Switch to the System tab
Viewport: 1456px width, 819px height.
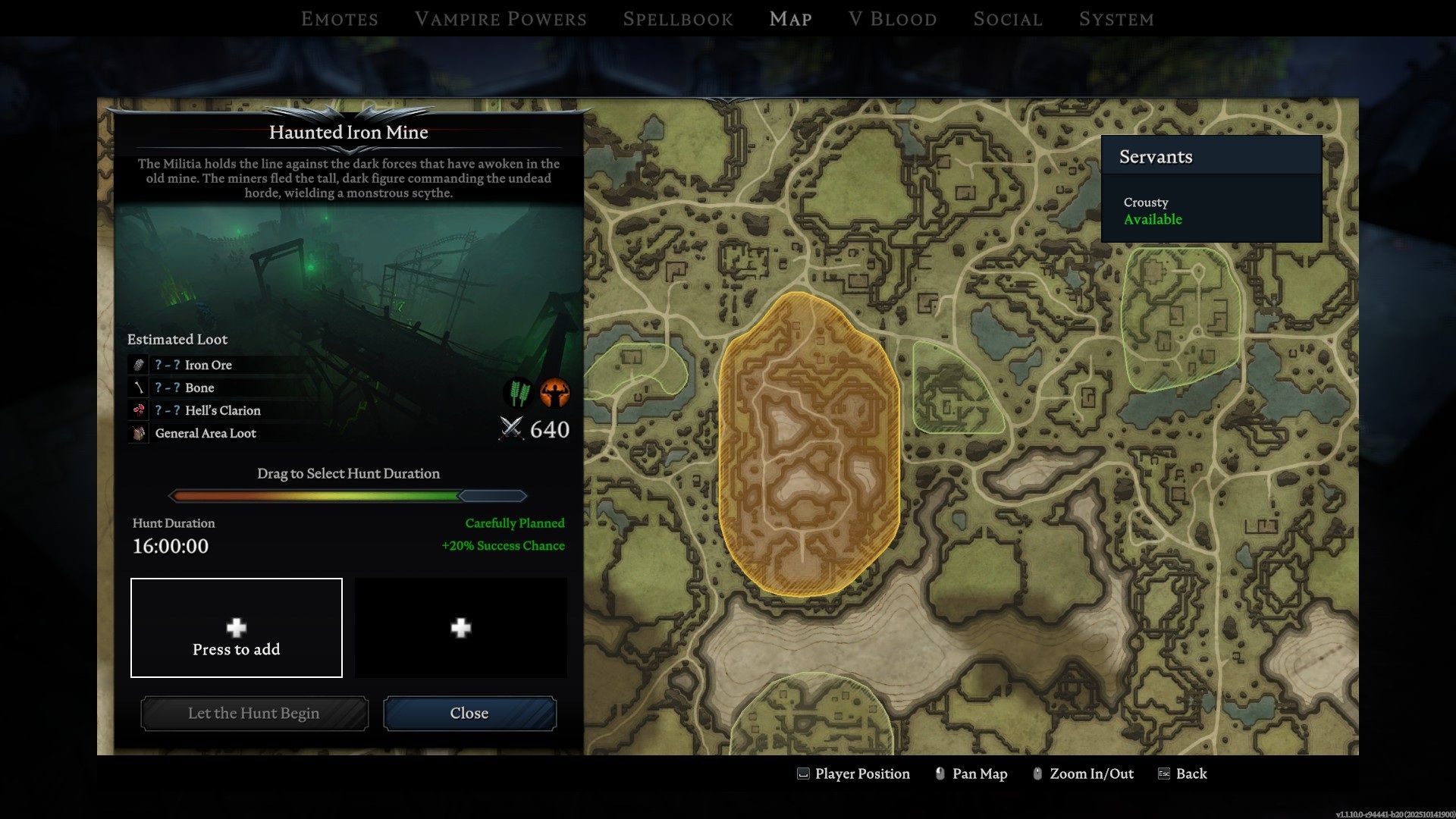1116,19
